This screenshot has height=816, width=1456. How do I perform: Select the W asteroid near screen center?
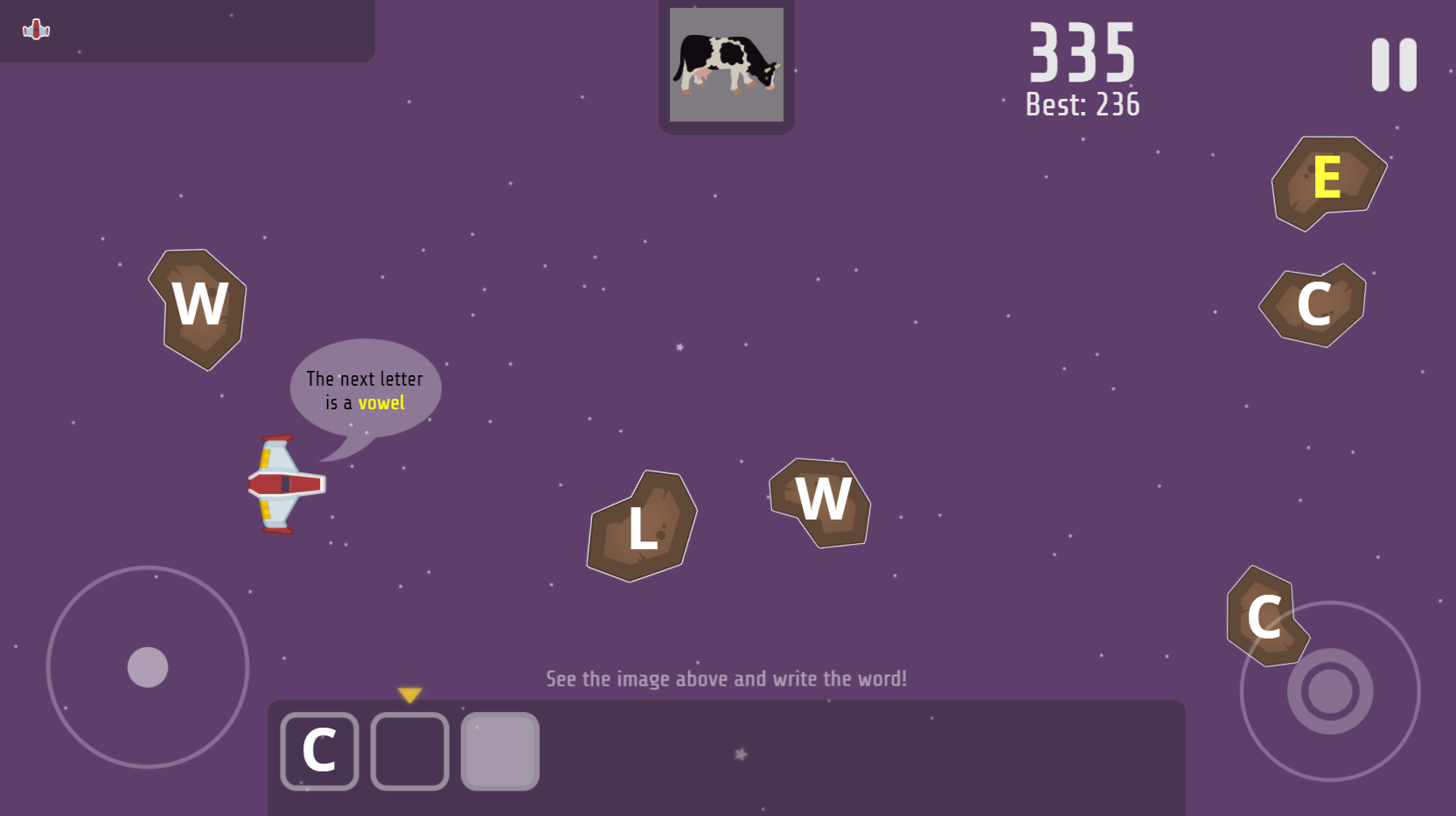822,502
